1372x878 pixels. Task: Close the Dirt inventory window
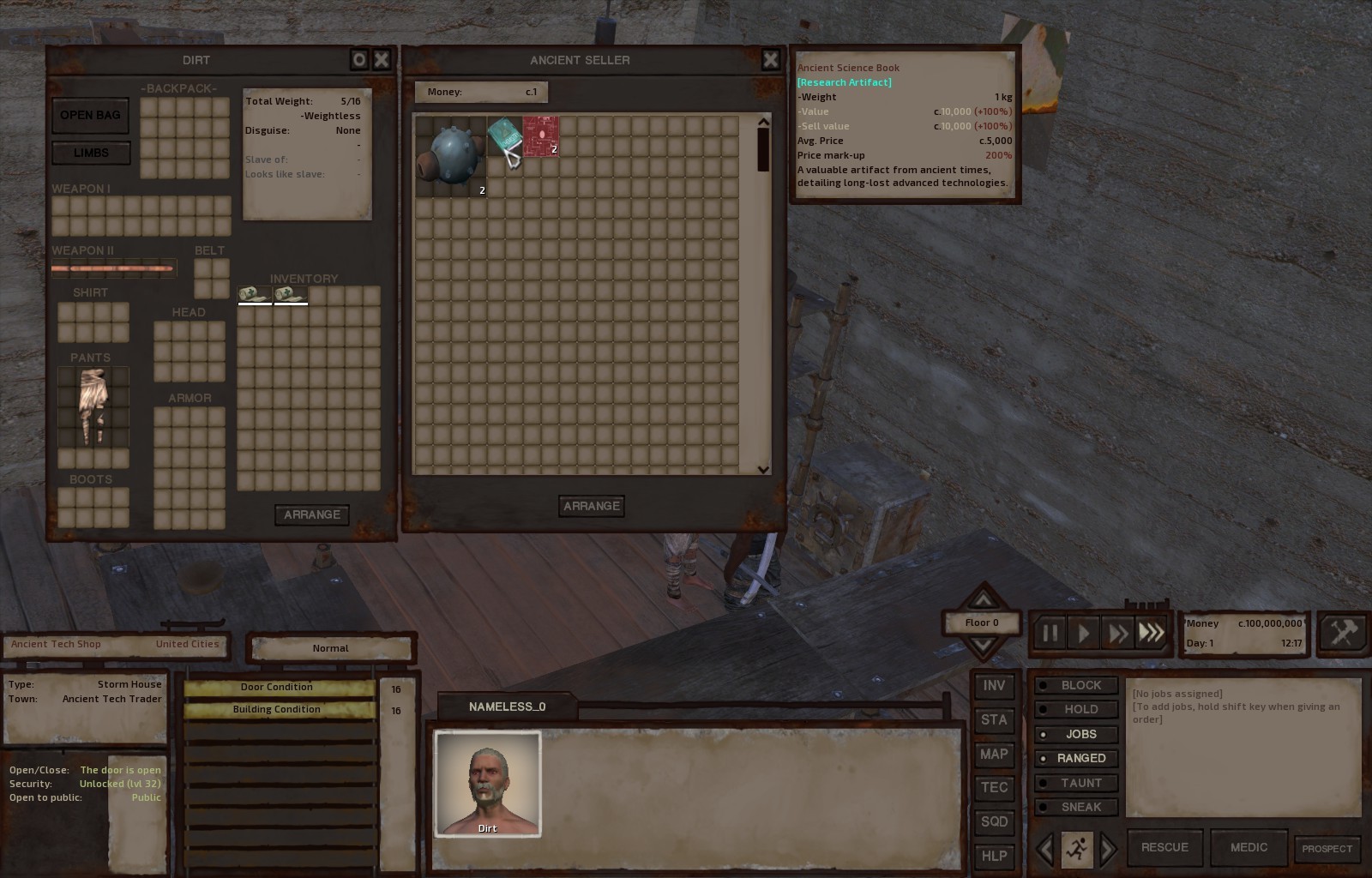click(382, 59)
